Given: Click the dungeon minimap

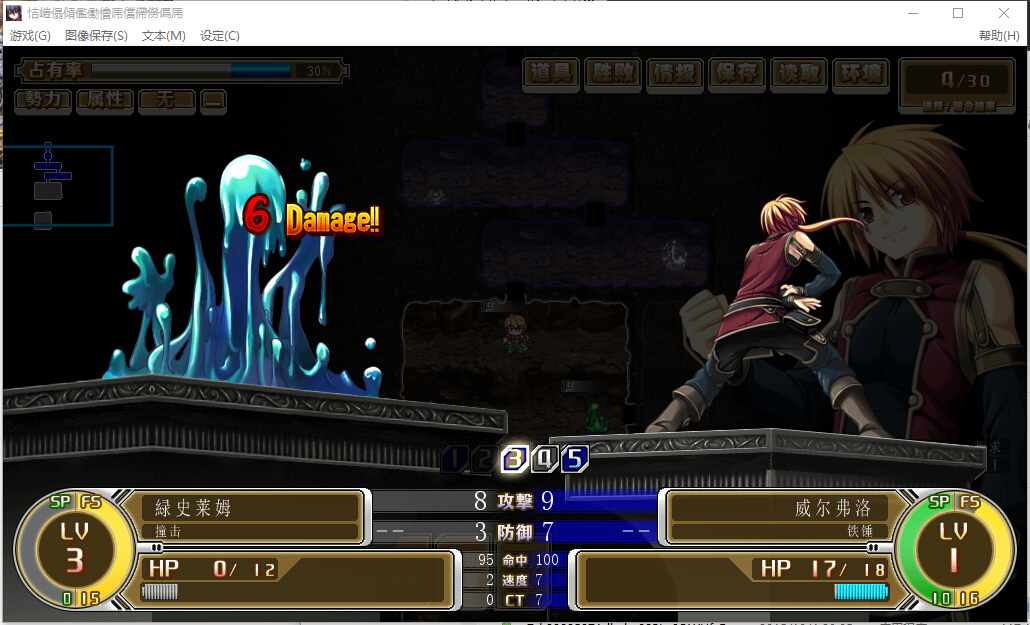Looking at the screenshot, I should point(58,186).
